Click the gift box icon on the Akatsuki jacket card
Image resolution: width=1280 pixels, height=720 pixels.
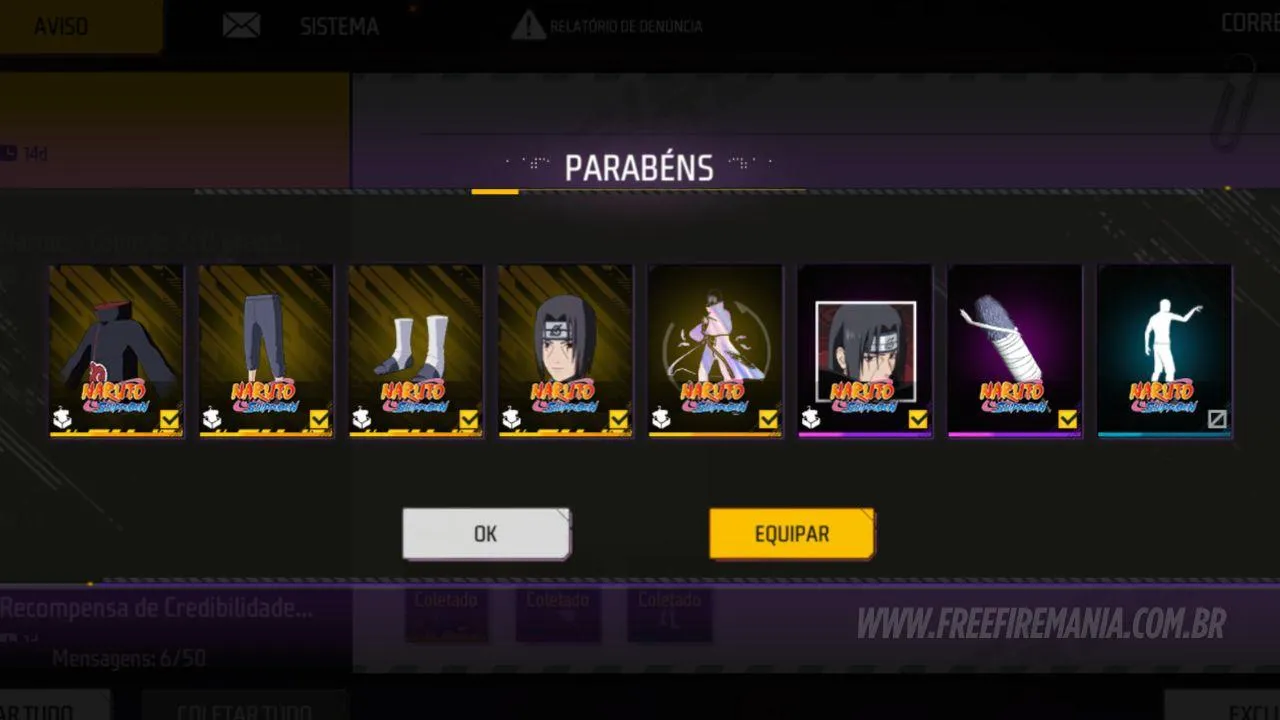pyautogui.click(x=60, y=420)
